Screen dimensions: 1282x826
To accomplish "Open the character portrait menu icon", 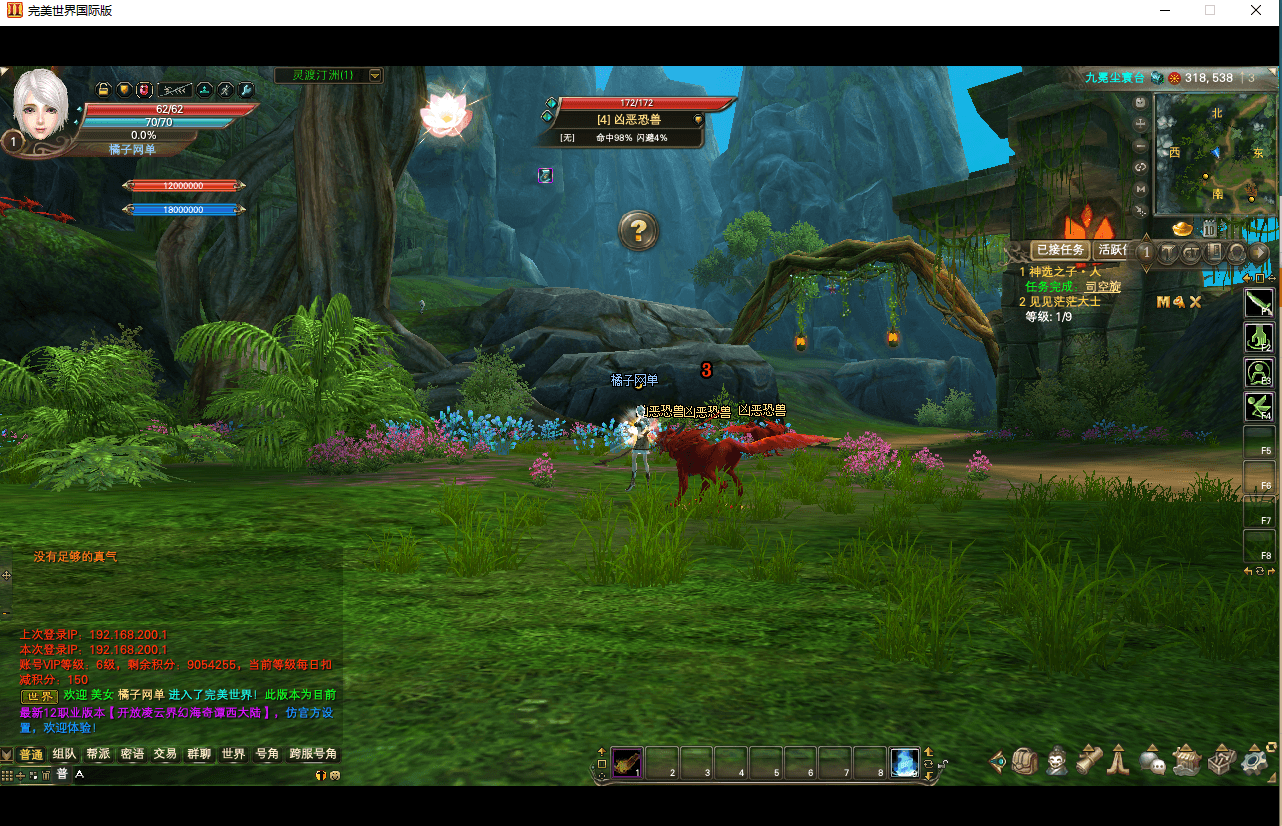I will pos(1056,762).
